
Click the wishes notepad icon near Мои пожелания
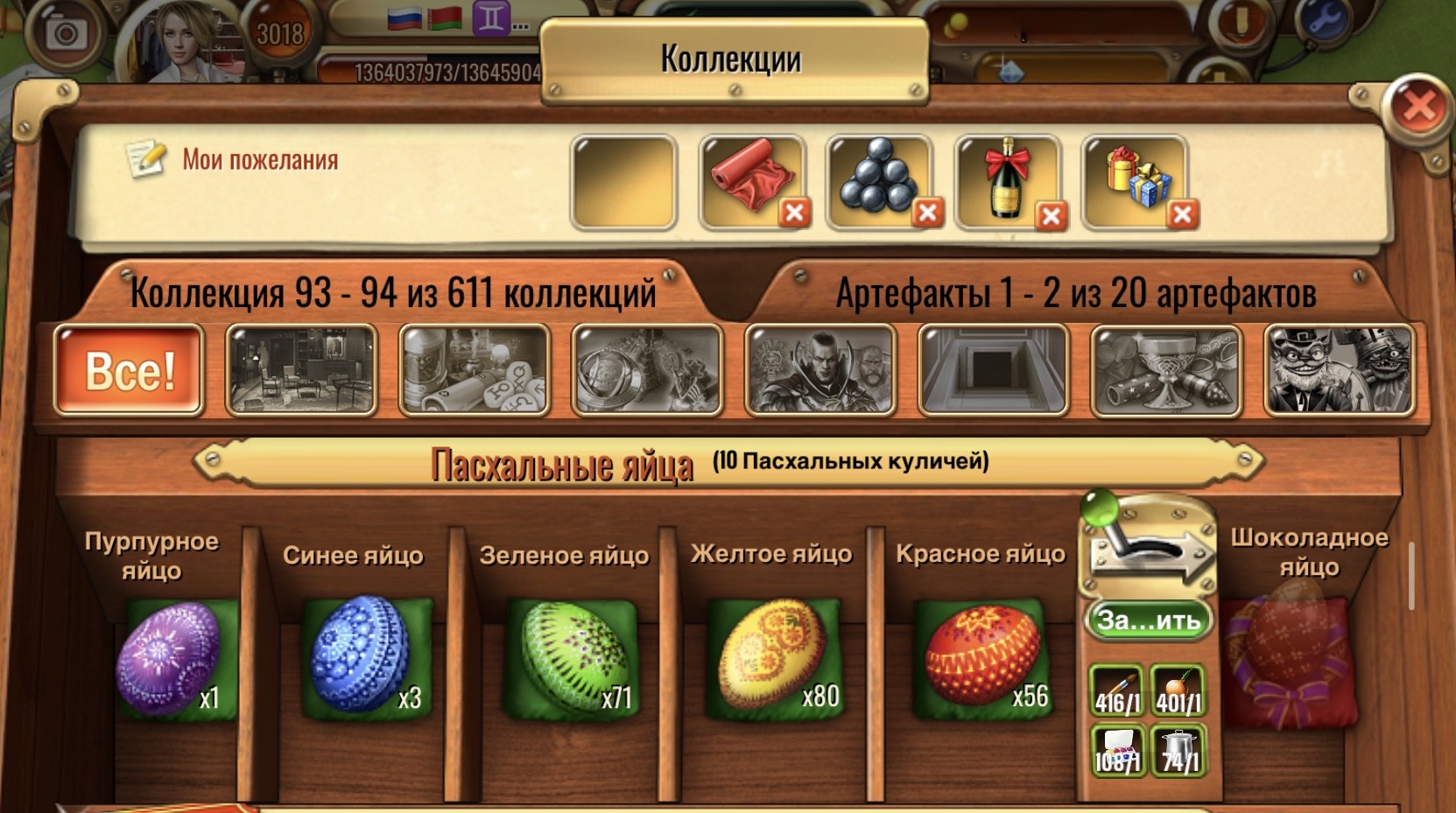coord(145,158)
